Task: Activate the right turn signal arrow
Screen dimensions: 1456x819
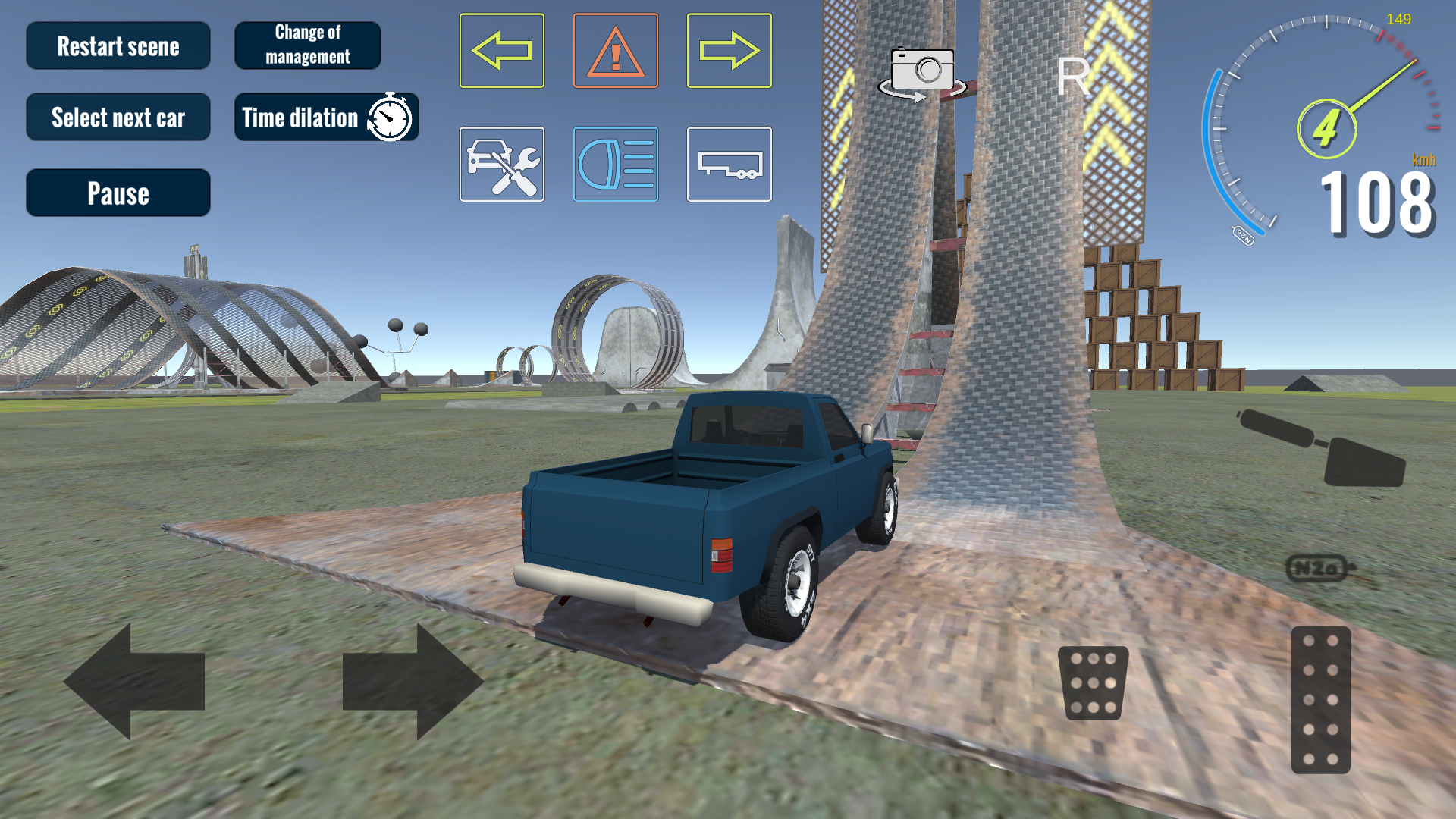Action: point(730,50)
